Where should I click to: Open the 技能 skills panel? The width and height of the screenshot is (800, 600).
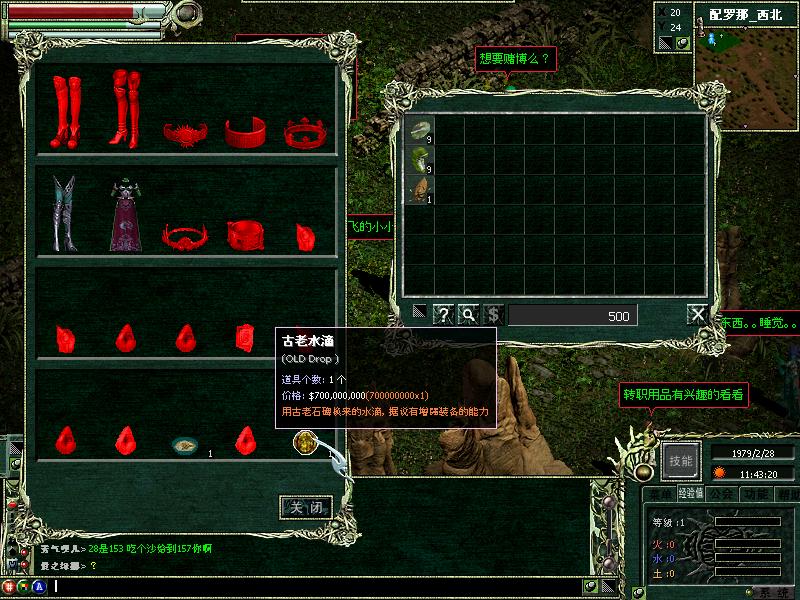pos(681,461)
